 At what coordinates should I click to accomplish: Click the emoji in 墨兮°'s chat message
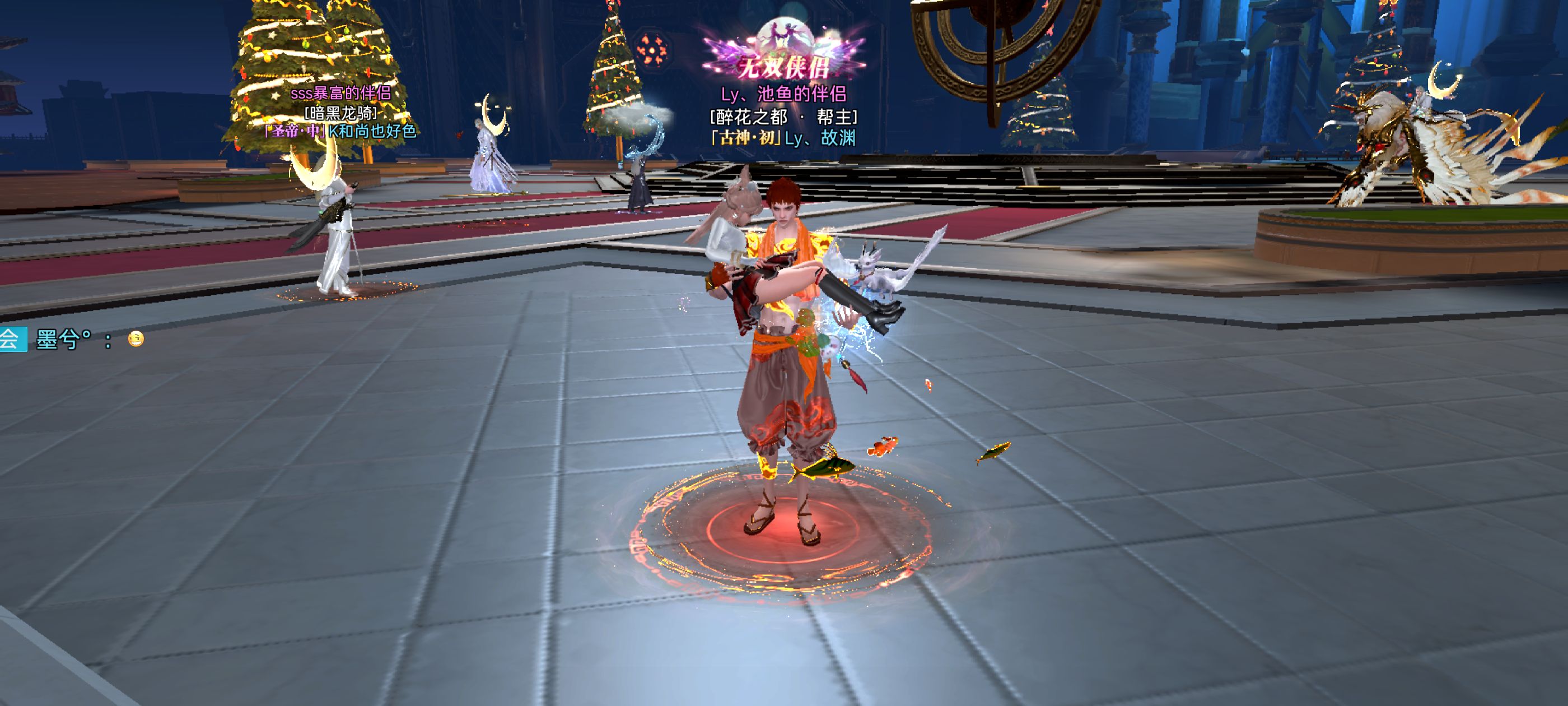click(x=136, y=338)
